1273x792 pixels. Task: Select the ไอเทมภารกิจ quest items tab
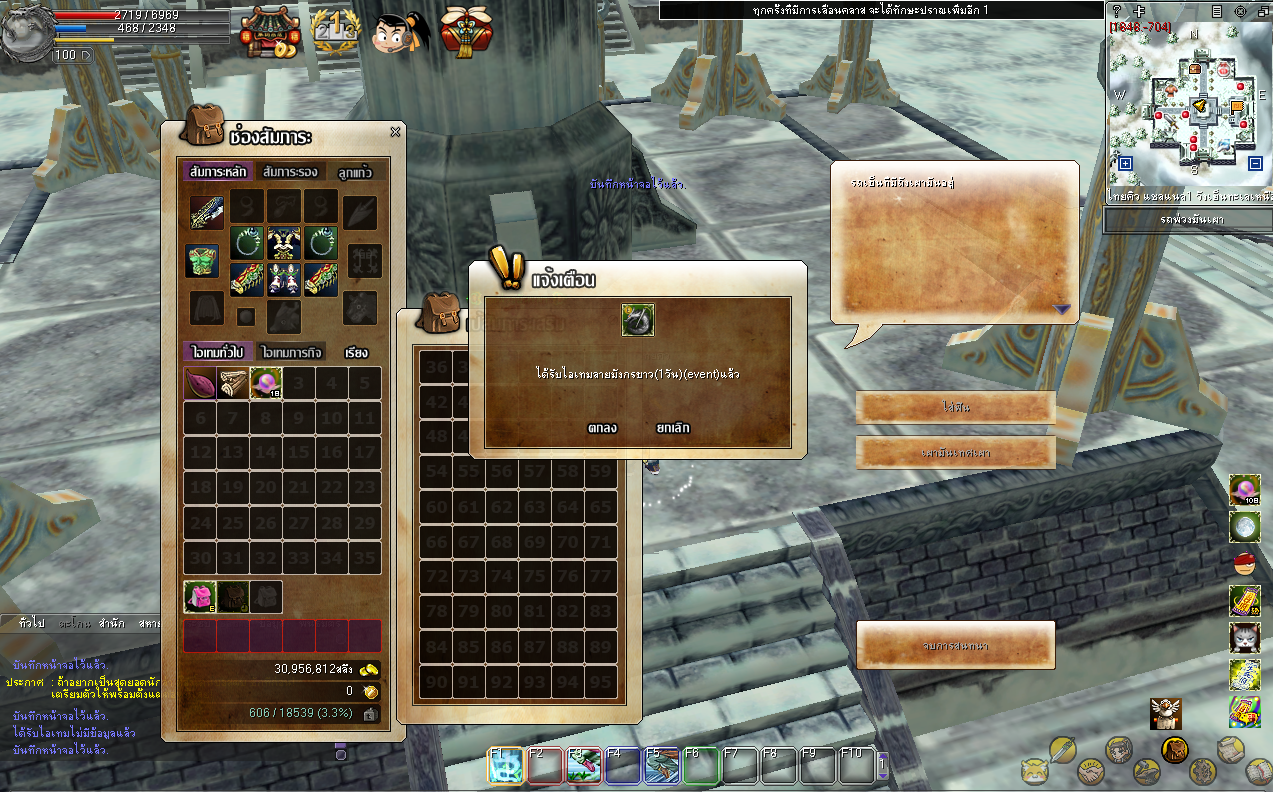(294, 352)
